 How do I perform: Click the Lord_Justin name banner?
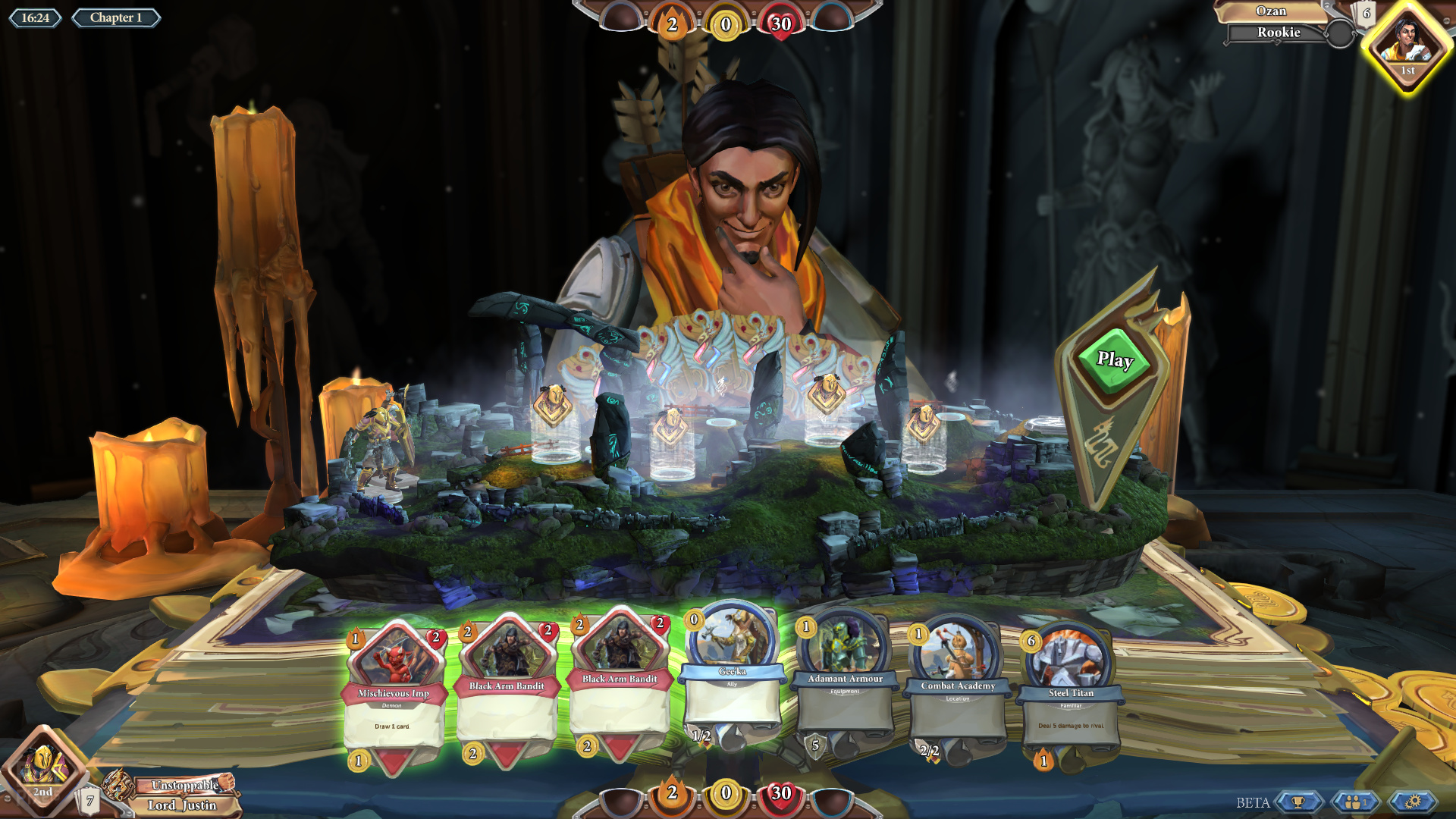[x=182, y=805]
